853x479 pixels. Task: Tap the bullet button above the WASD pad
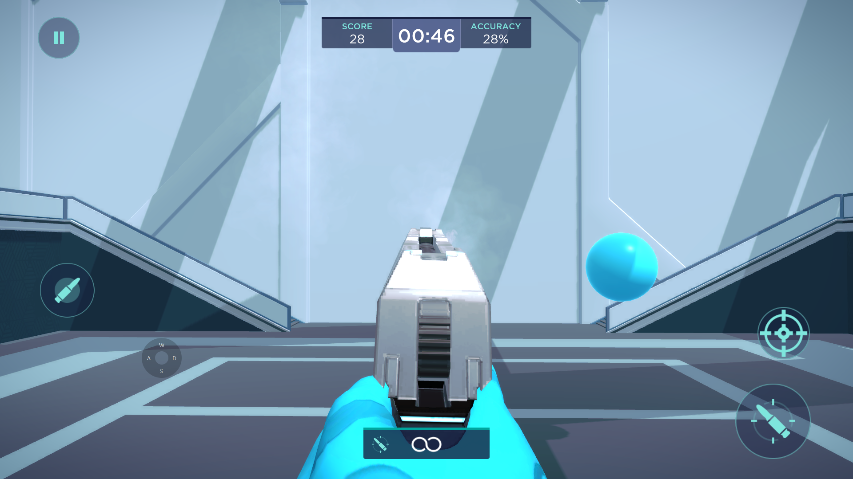tap(67, 290)
